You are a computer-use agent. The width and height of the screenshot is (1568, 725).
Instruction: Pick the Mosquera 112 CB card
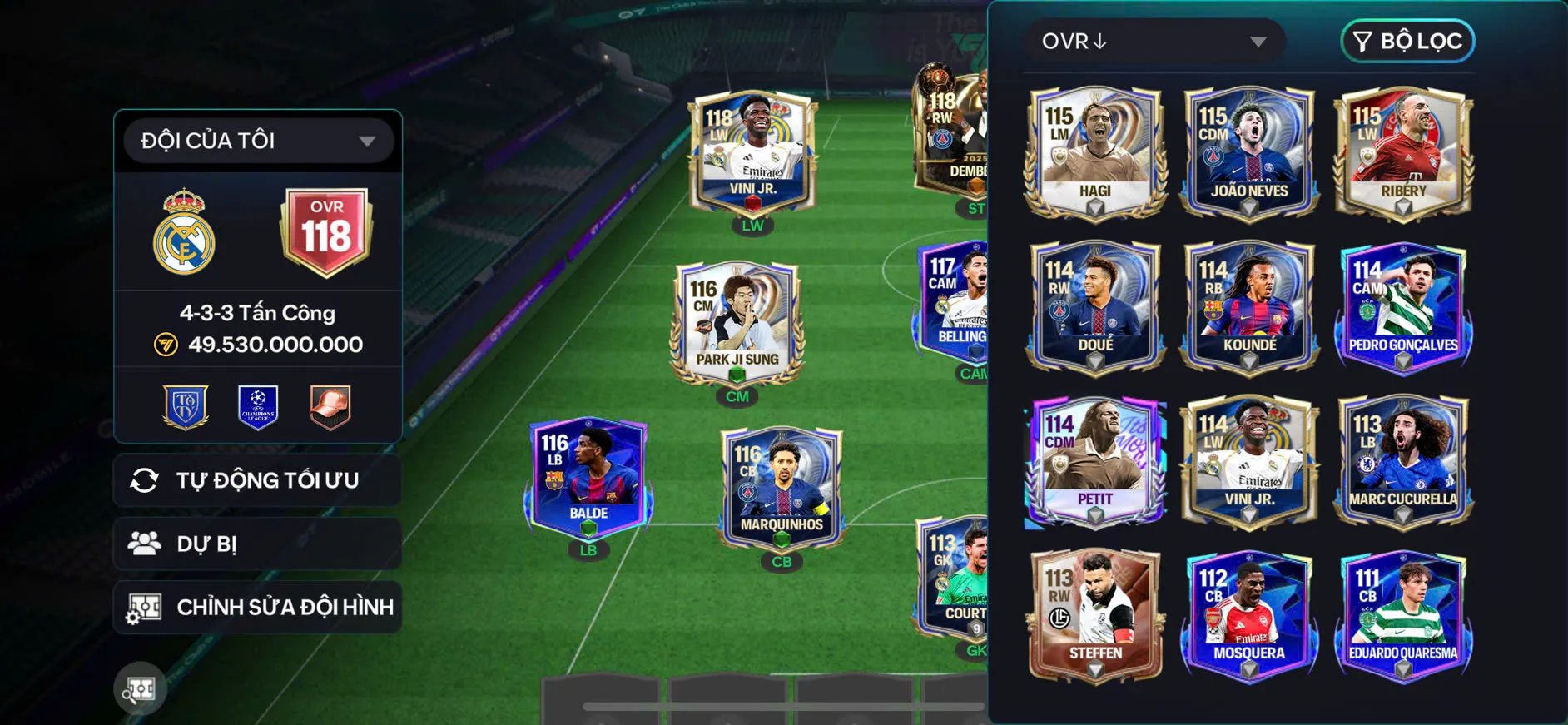[x=1248, y=614]
